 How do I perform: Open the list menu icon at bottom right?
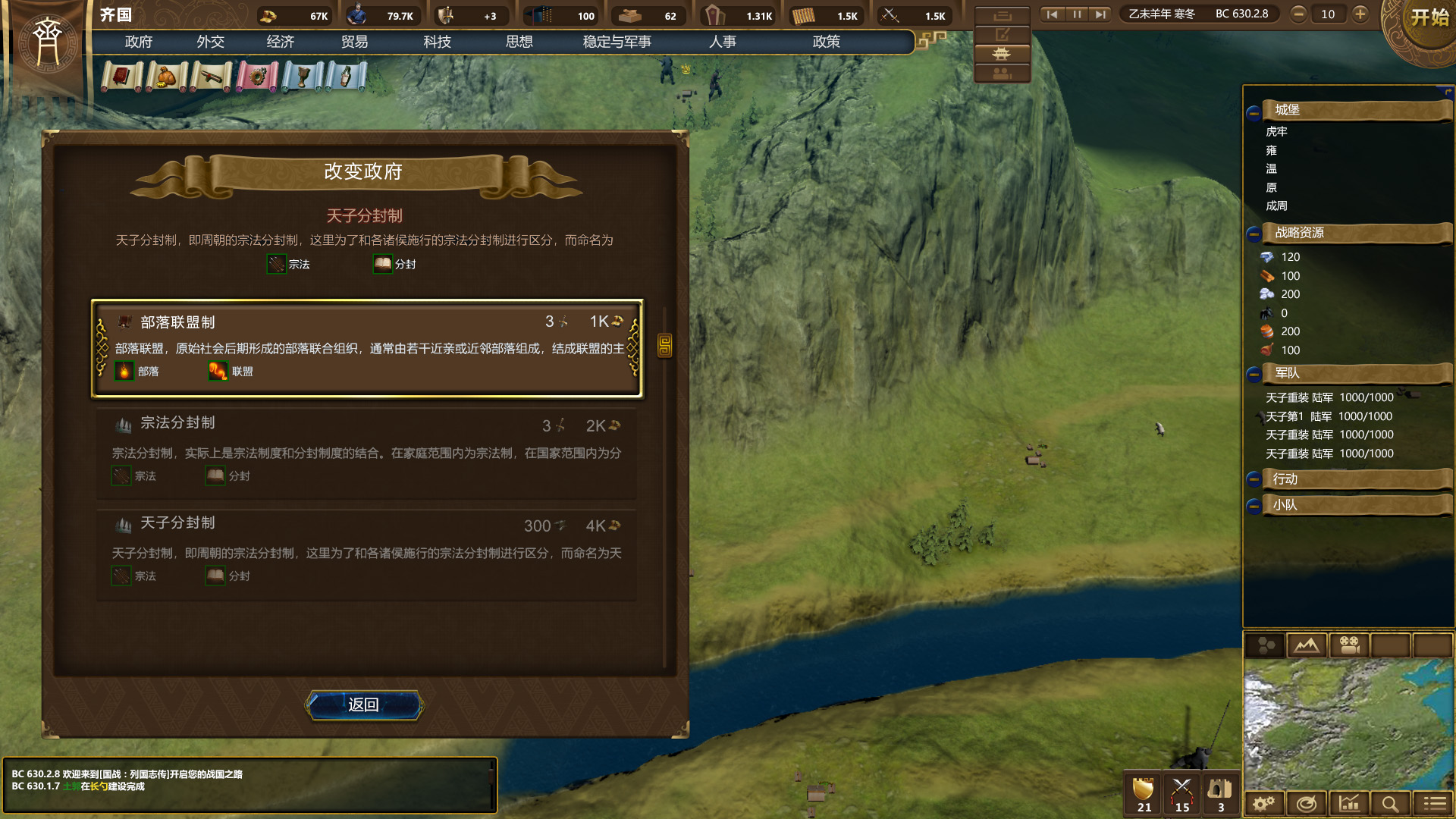coord(1433,803)
